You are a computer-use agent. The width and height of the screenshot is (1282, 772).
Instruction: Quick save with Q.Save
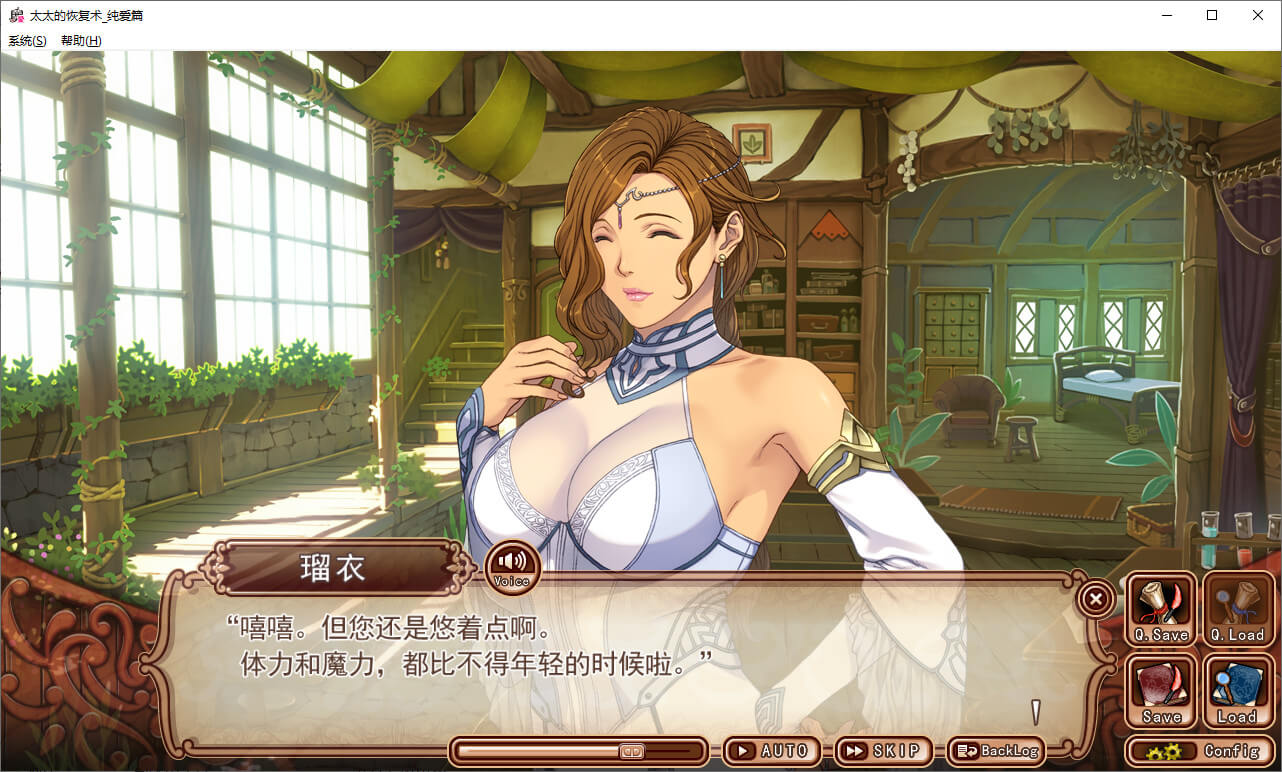click(x=1161, y=608)
